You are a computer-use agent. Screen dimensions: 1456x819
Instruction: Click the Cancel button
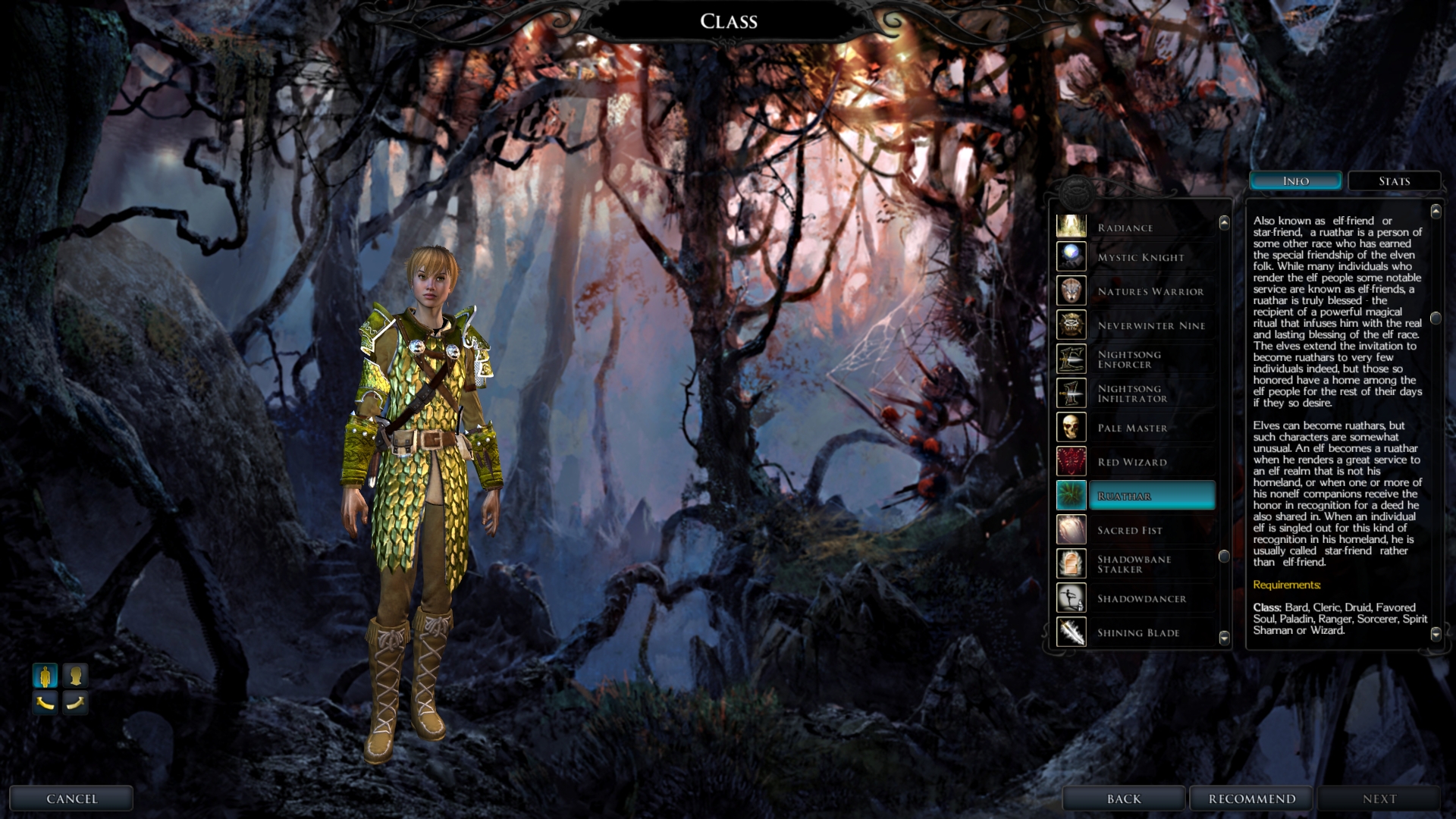click(x=71, y=799)
